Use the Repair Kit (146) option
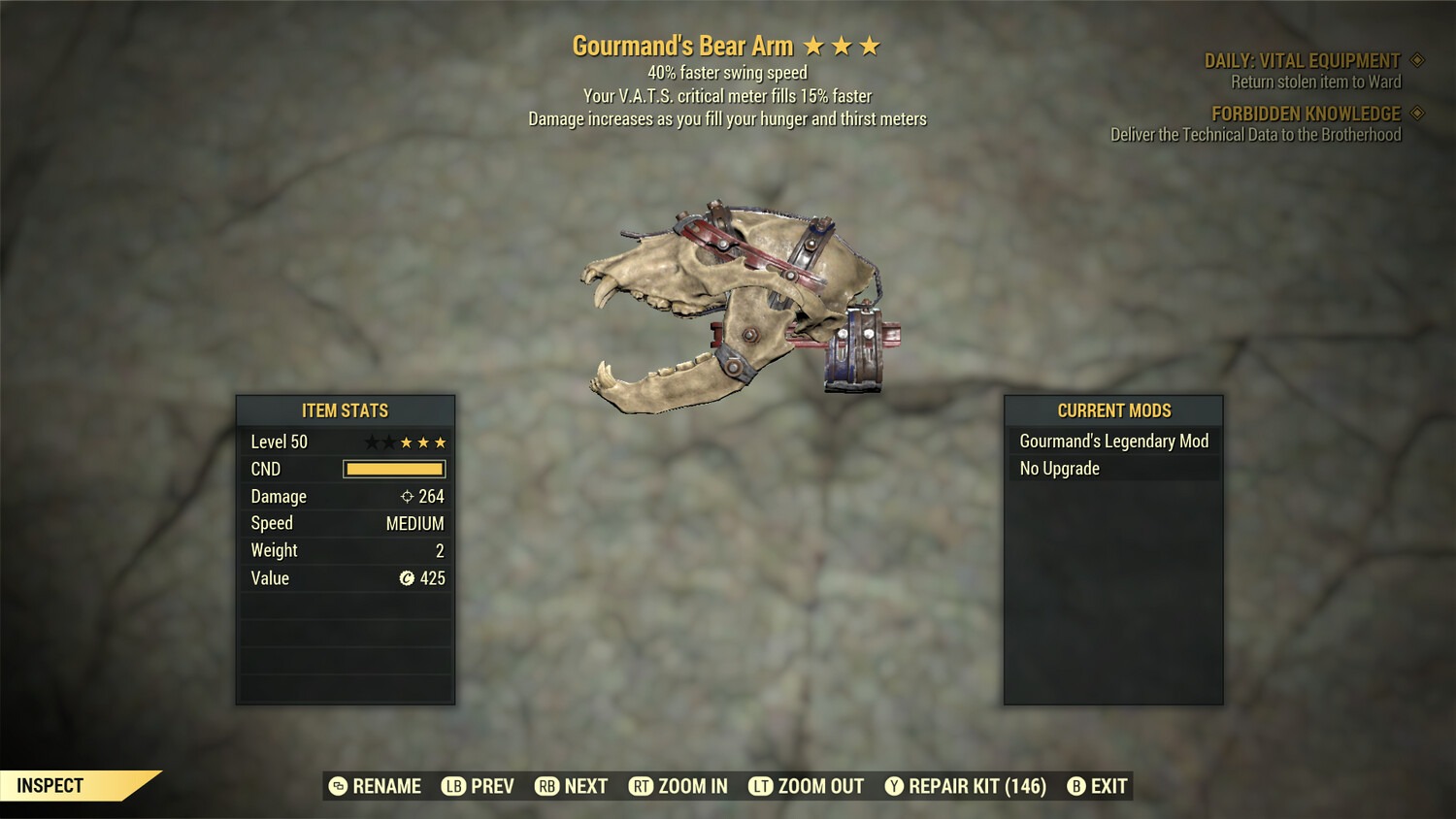Screen dimensions: 1456x819 click(966, 786)
